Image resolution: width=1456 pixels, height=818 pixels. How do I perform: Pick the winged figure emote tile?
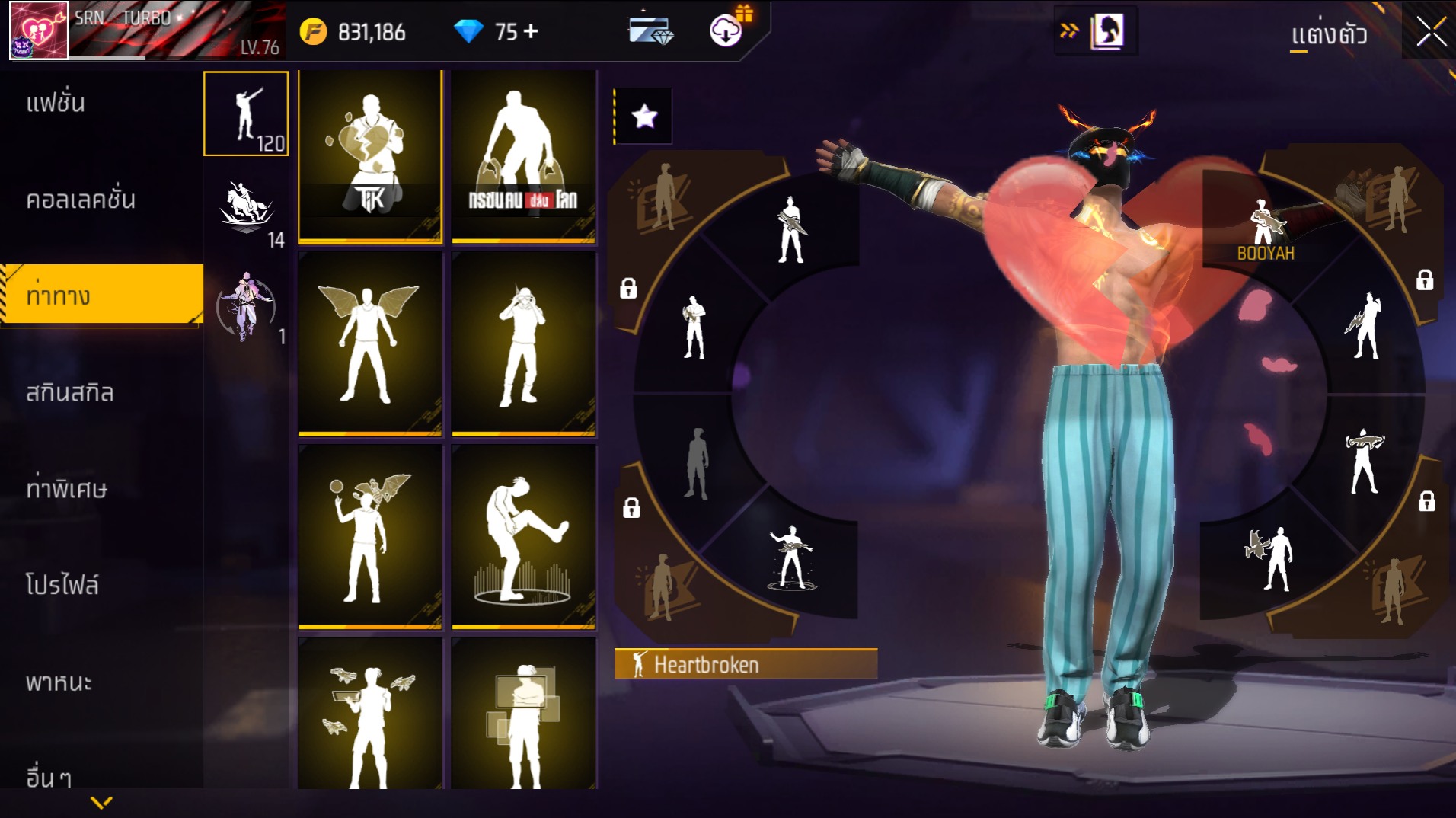point(370,344)
